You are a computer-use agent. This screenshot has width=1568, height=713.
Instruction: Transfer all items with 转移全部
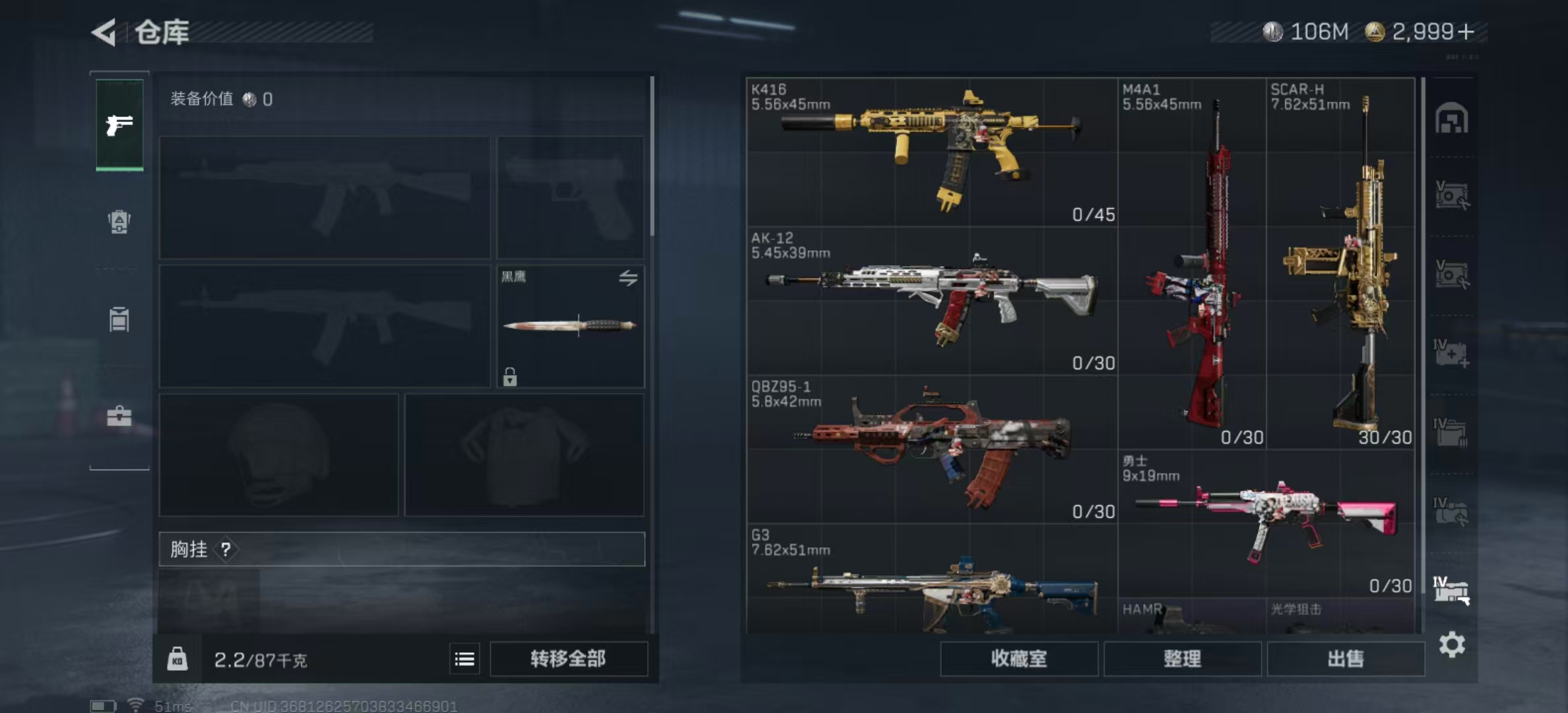[568, 658]
